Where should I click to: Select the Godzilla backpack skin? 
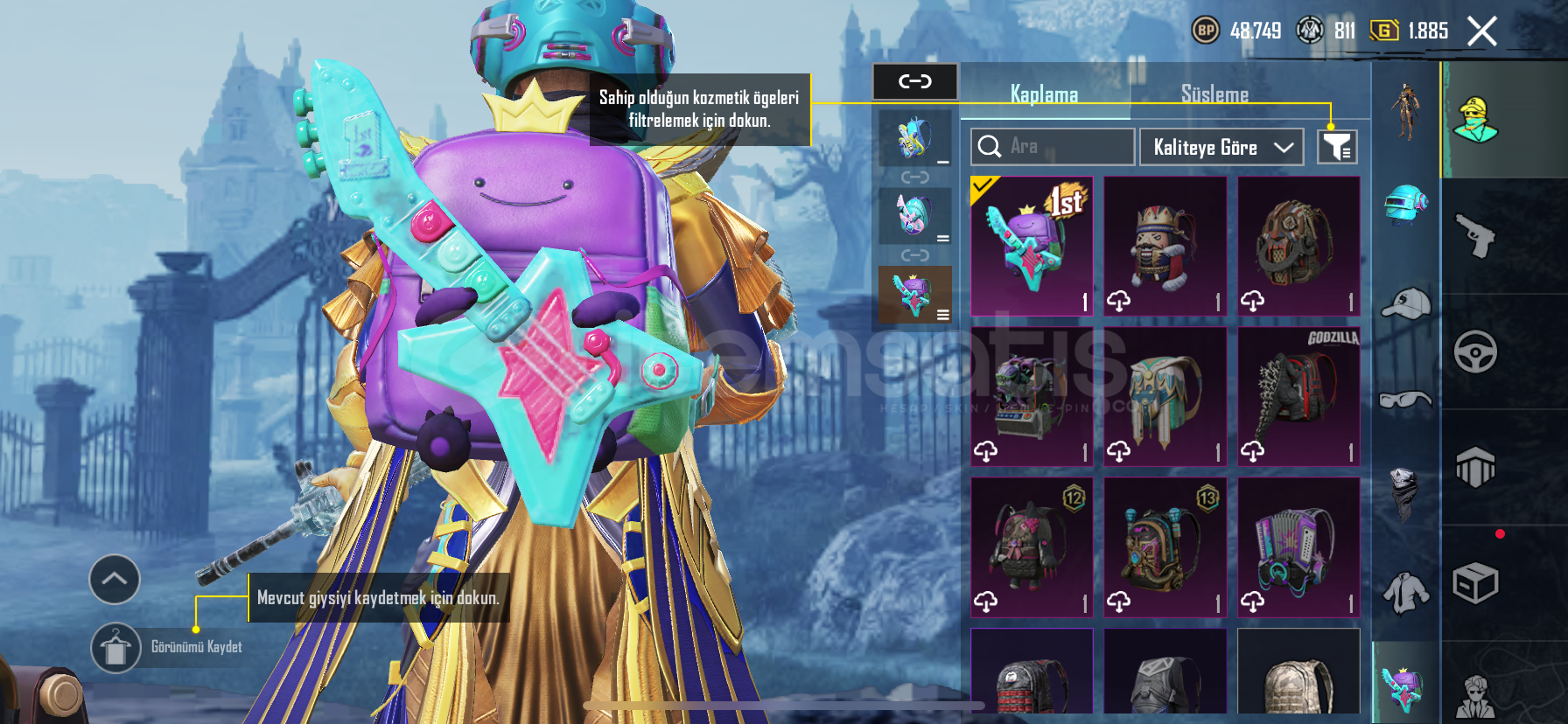point(1298,396)
